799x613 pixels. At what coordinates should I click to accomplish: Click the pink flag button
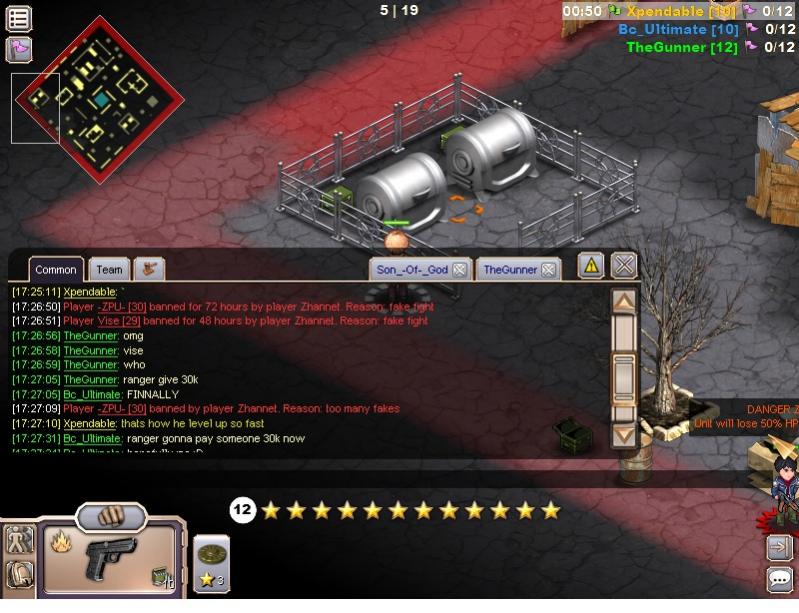(x=19, y=49)
